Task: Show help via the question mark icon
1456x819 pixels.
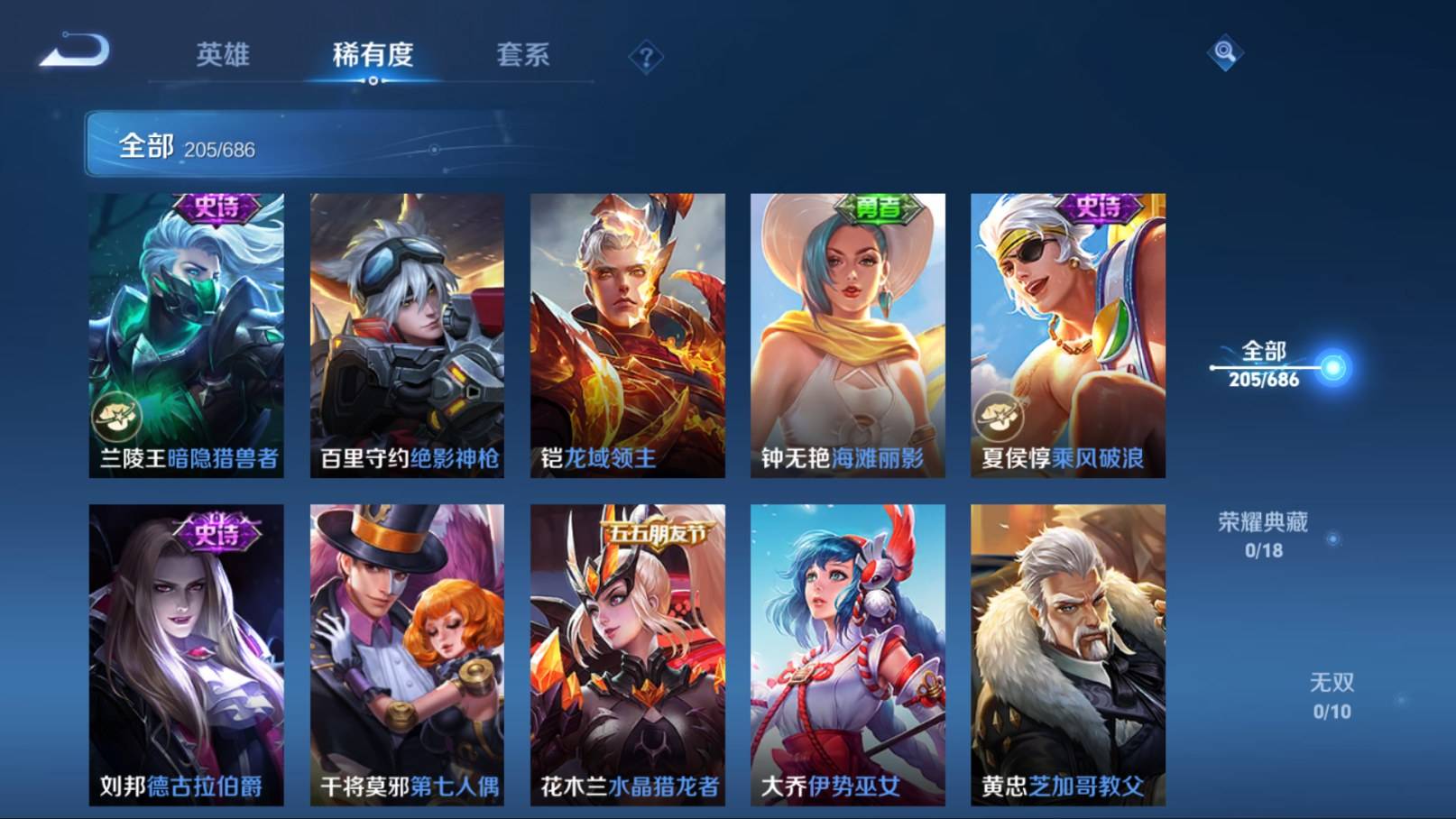Action: point(646,58)
